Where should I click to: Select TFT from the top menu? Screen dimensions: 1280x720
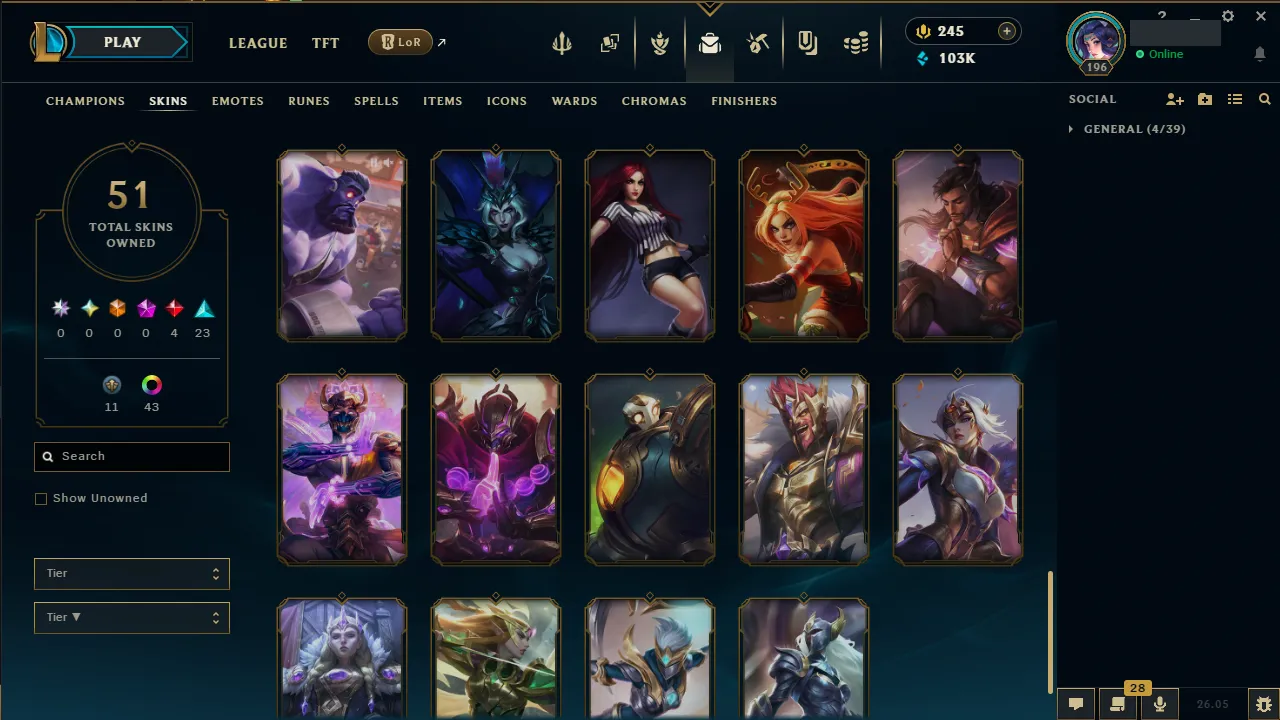click(325, 43)
